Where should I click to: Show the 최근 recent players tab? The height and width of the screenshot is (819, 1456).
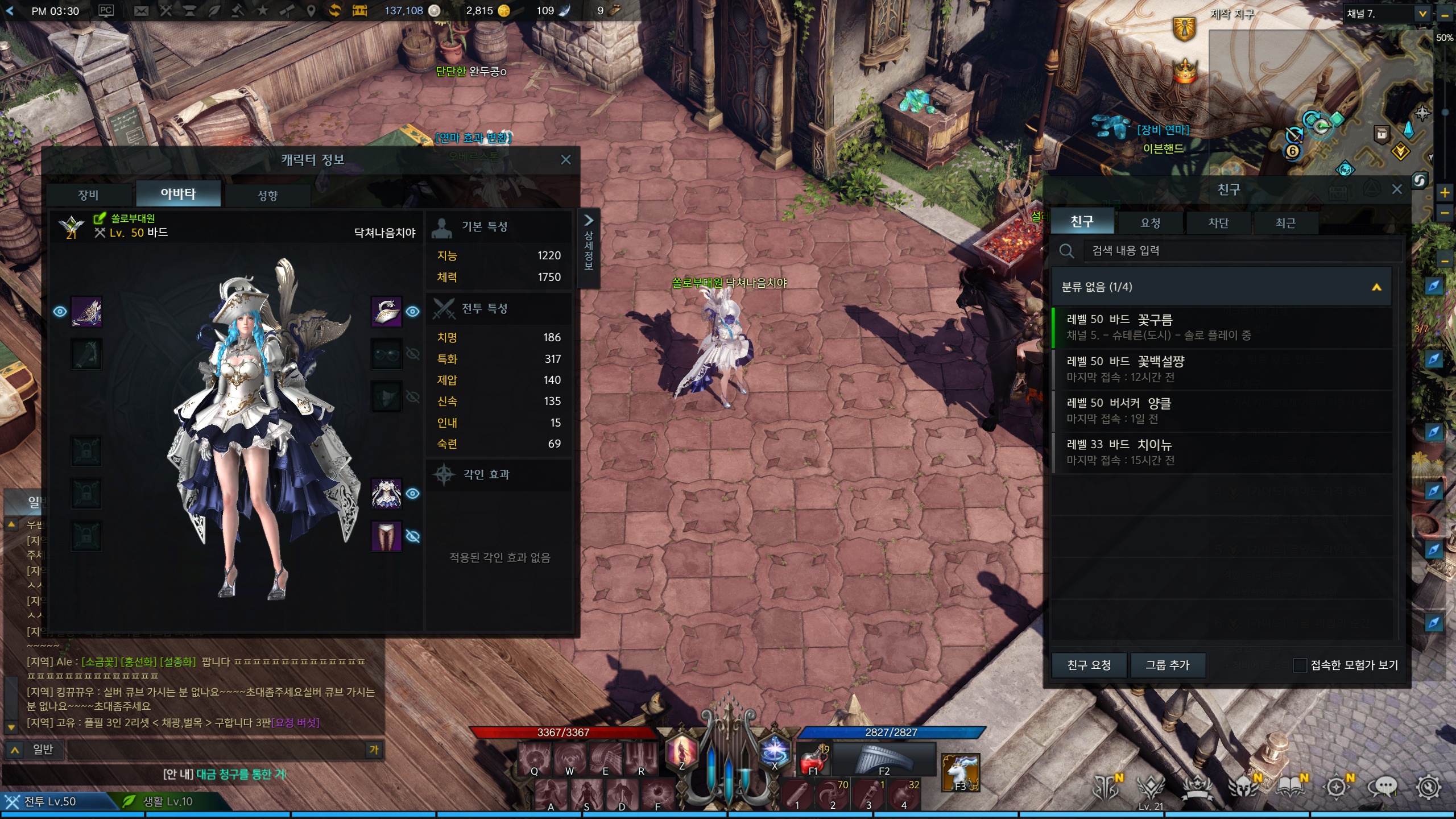point(1285,223)
